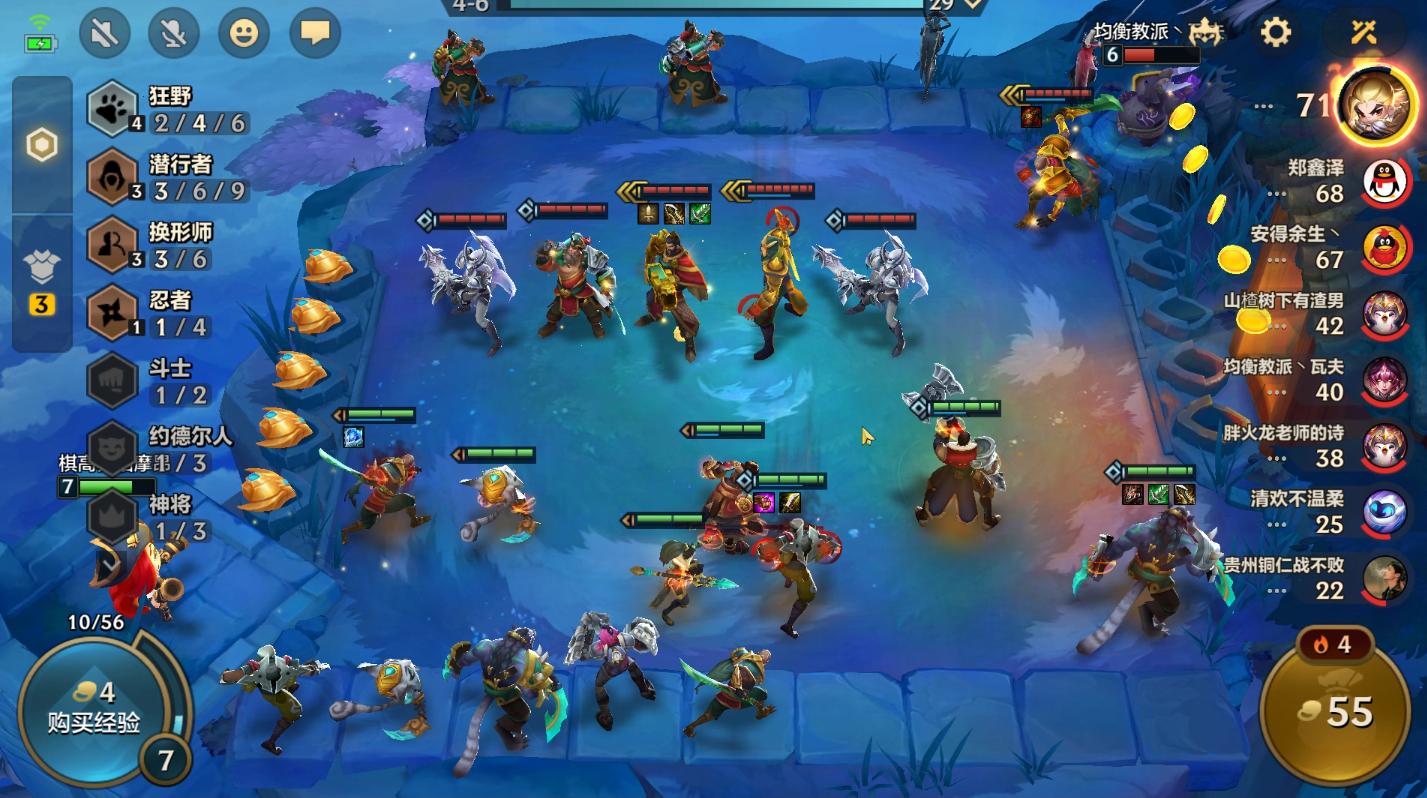The width and height of the screenshot is (1427, 798).
Task: Open the chat bubble button
Action: click(315, 34)
